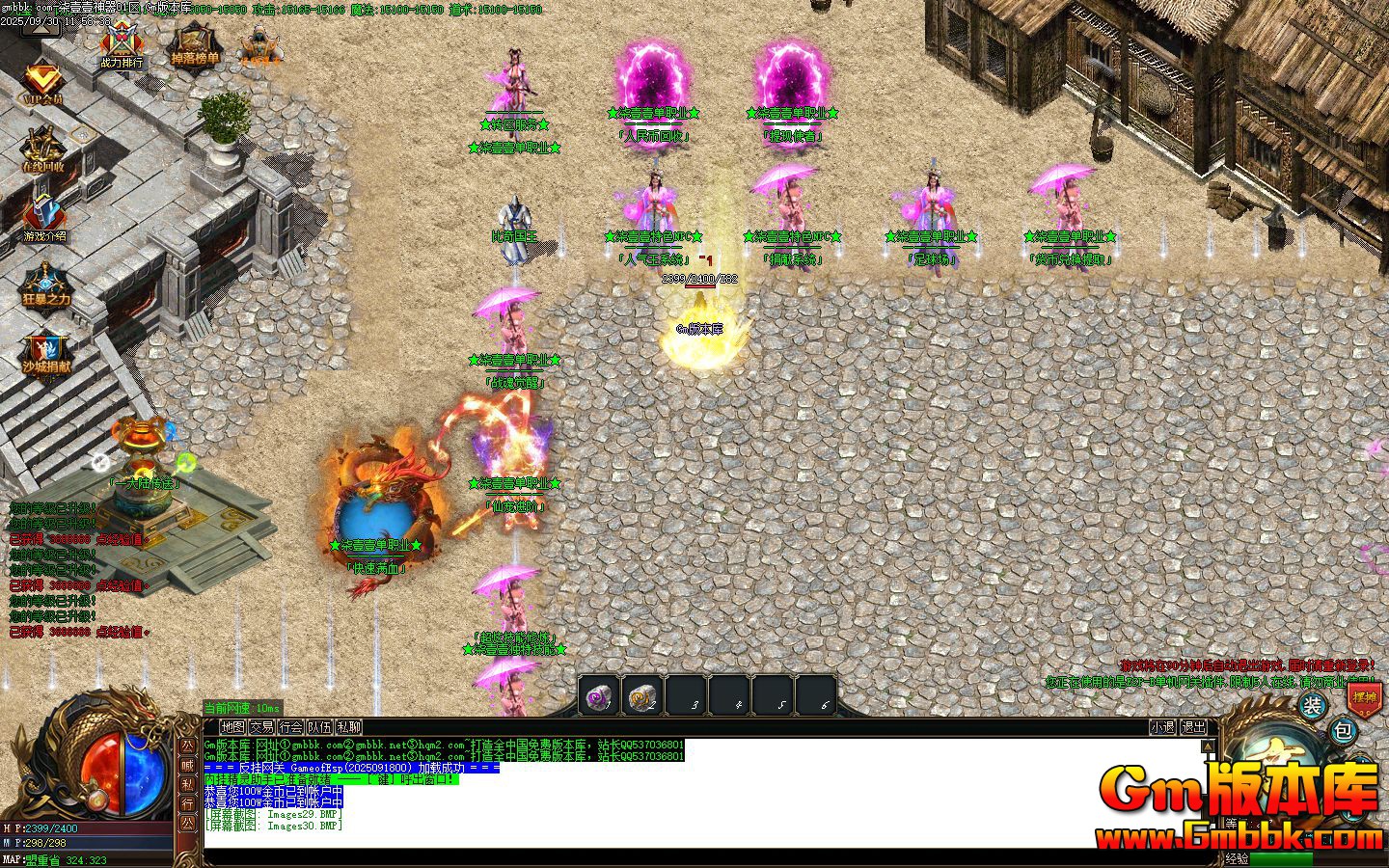Enable the 喊 shout chat channel
This screenshot has height=868, width=1389.
(188, 766)
